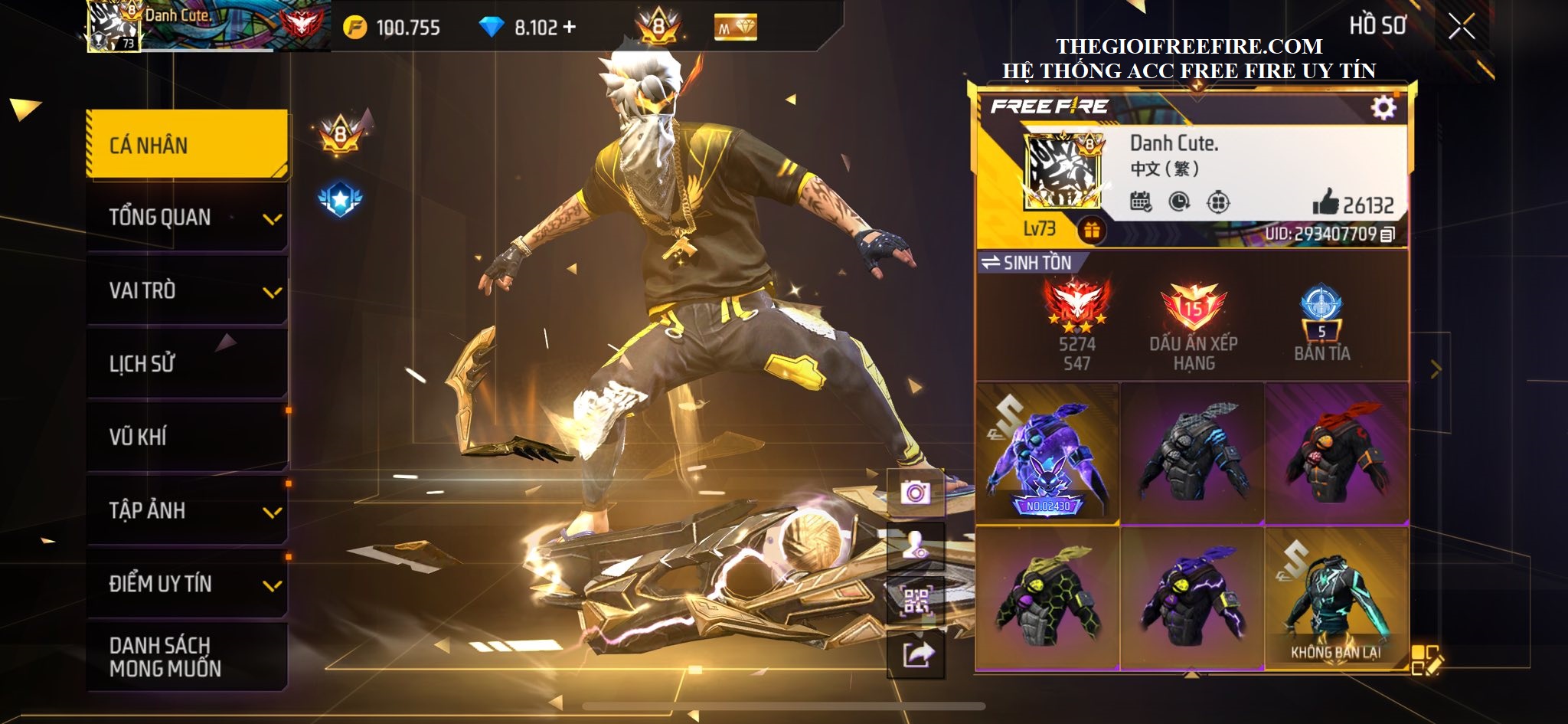
Task: Open Lịch Sử match history
Action: (188, 363)
